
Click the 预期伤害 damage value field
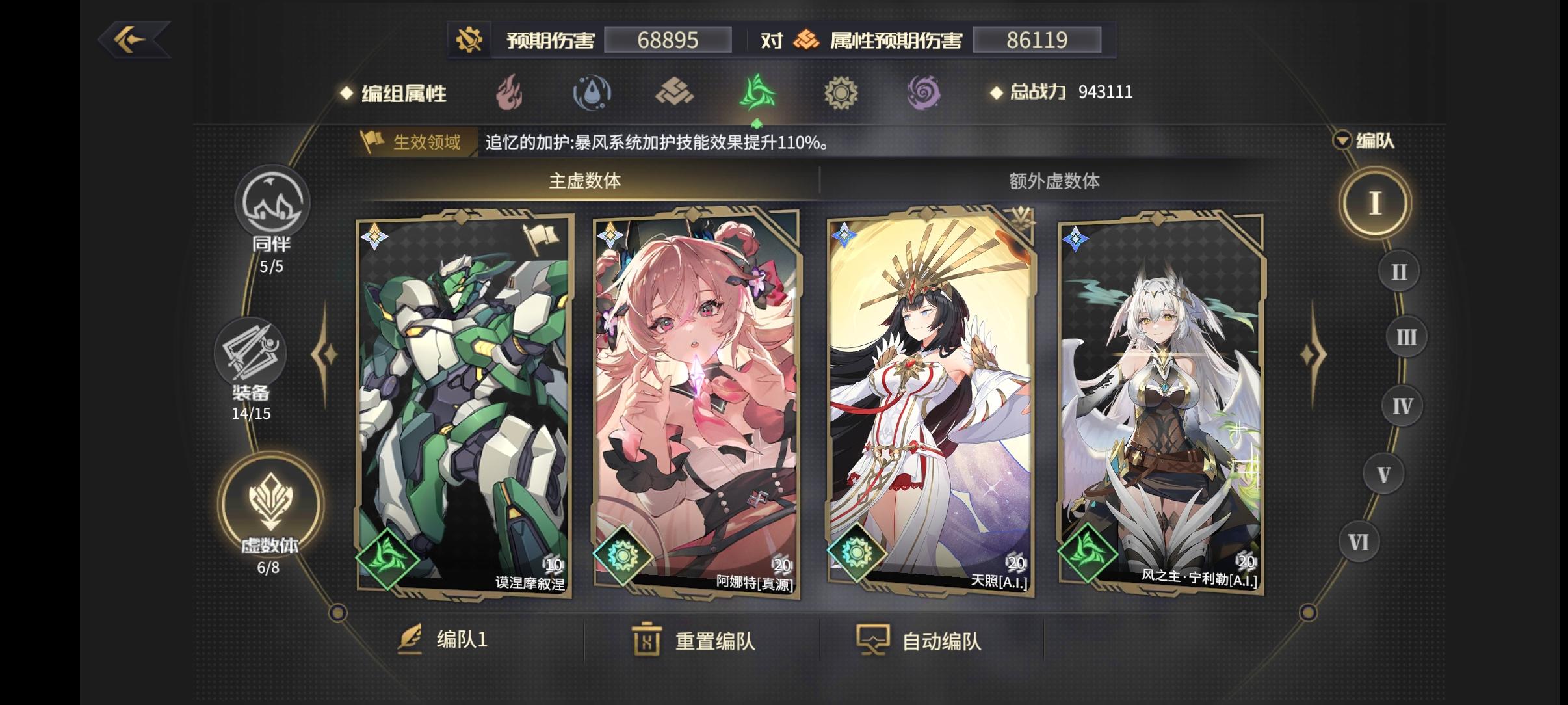pos(668,40)
